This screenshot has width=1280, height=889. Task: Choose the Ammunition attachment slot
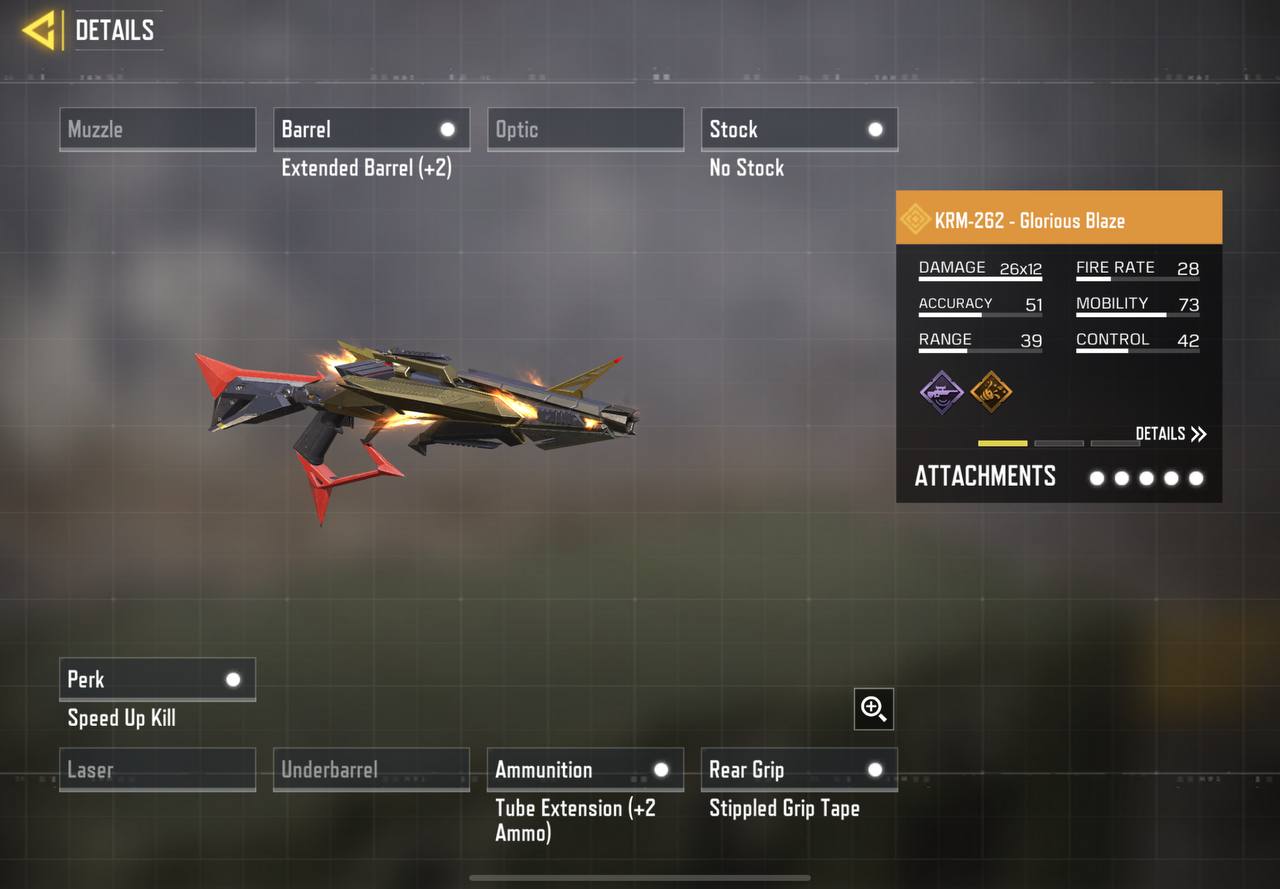click(x=585, y=769)
